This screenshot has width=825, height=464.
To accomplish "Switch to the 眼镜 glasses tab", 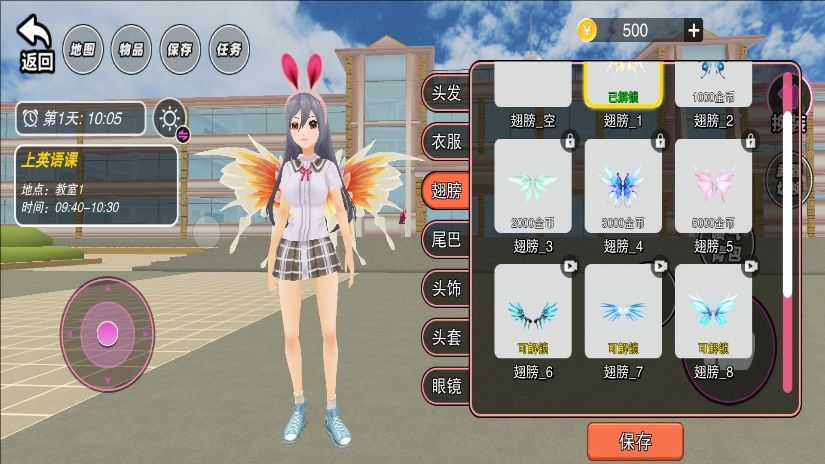I will [x=446, y=385].
